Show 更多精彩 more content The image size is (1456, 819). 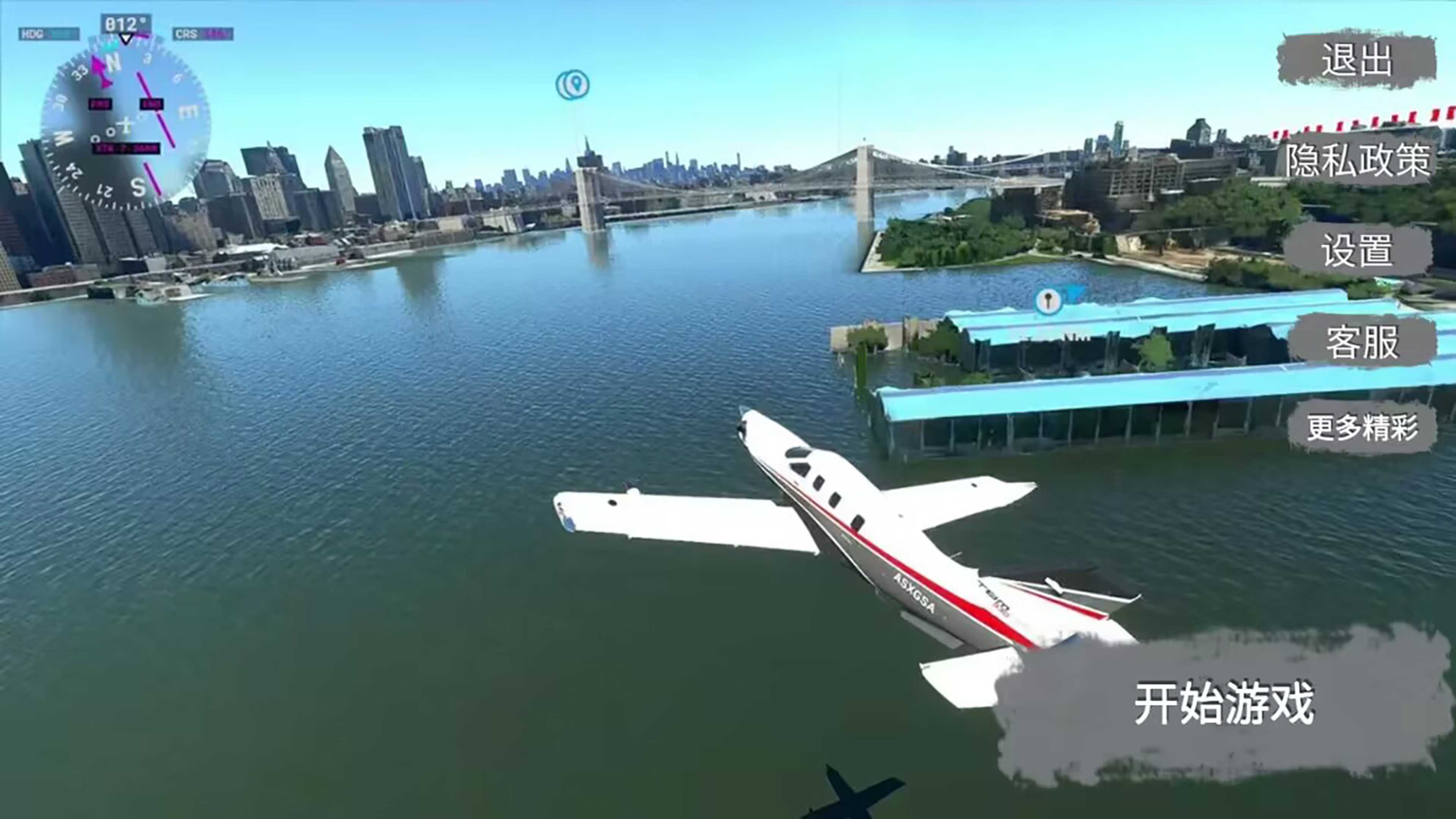(x=1362, y=427)
